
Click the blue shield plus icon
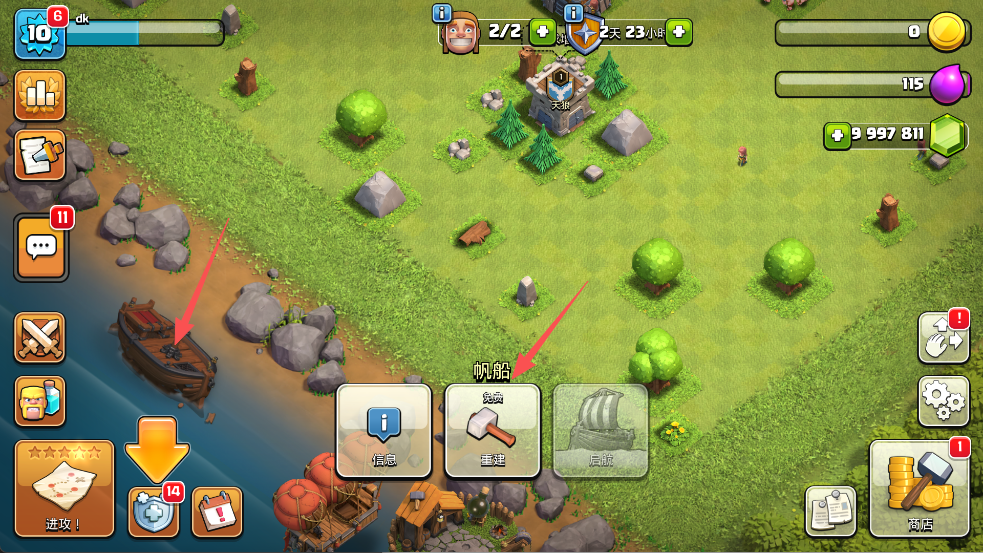[x=153, y=511]
